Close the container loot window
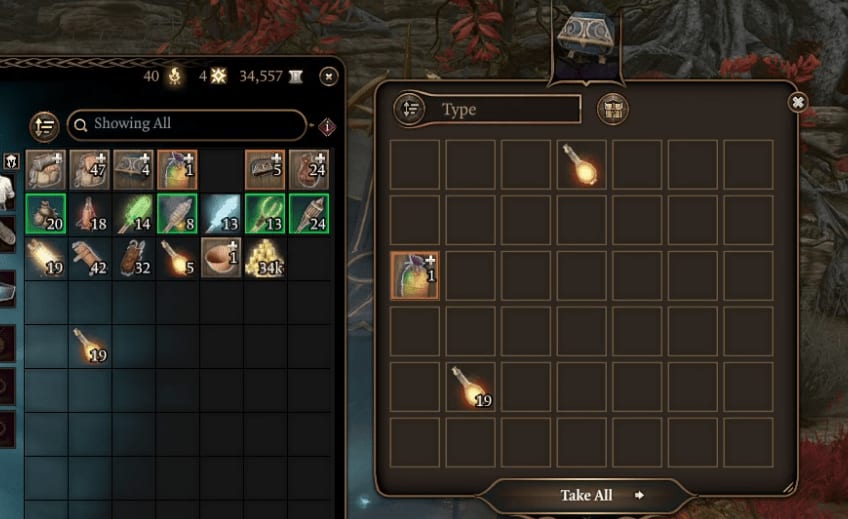The image size is (848, 519). point(797,102)
